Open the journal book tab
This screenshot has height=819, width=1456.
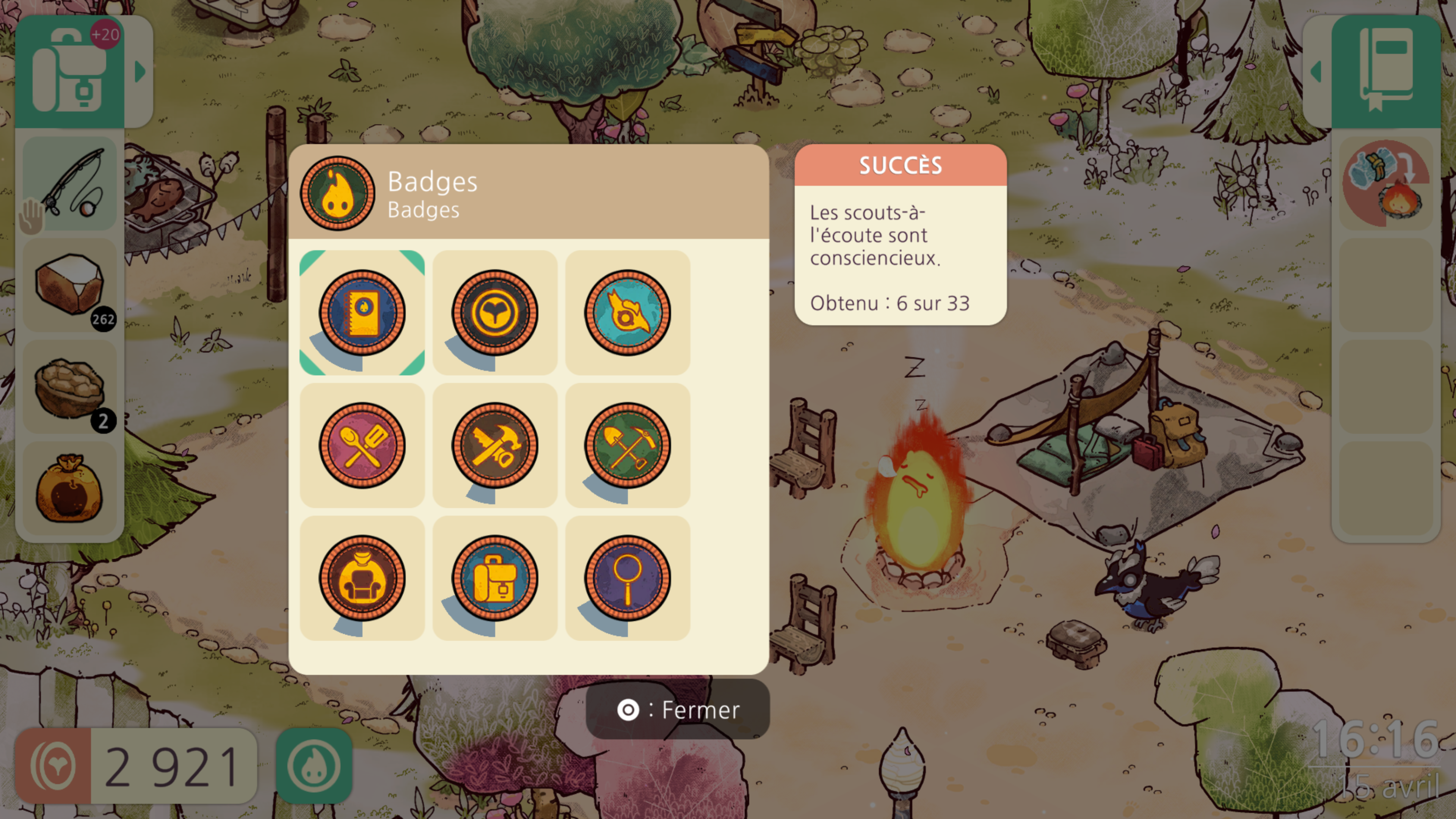(1386, 72)
